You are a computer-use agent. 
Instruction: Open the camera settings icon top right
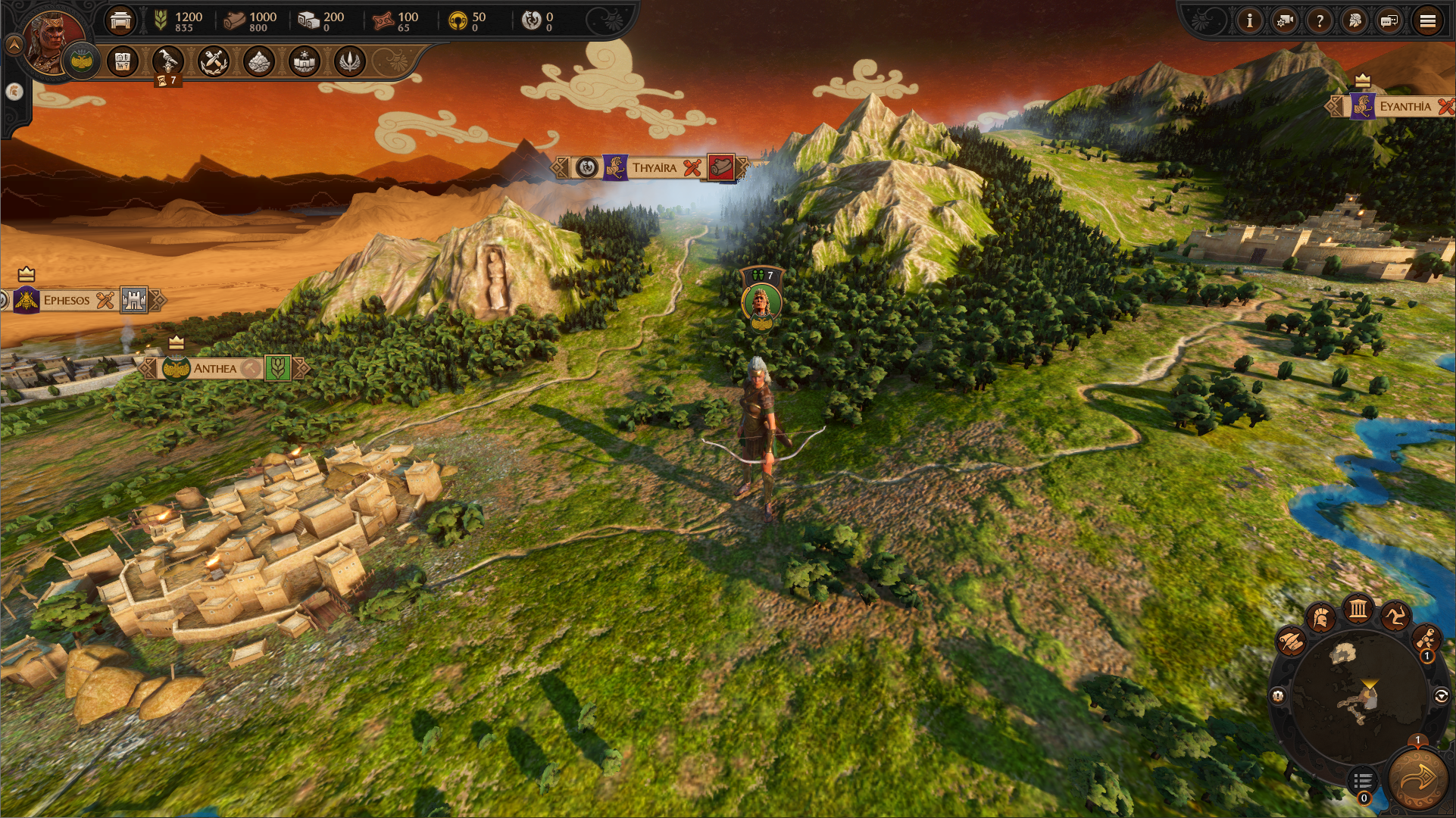coord(1284,21)
